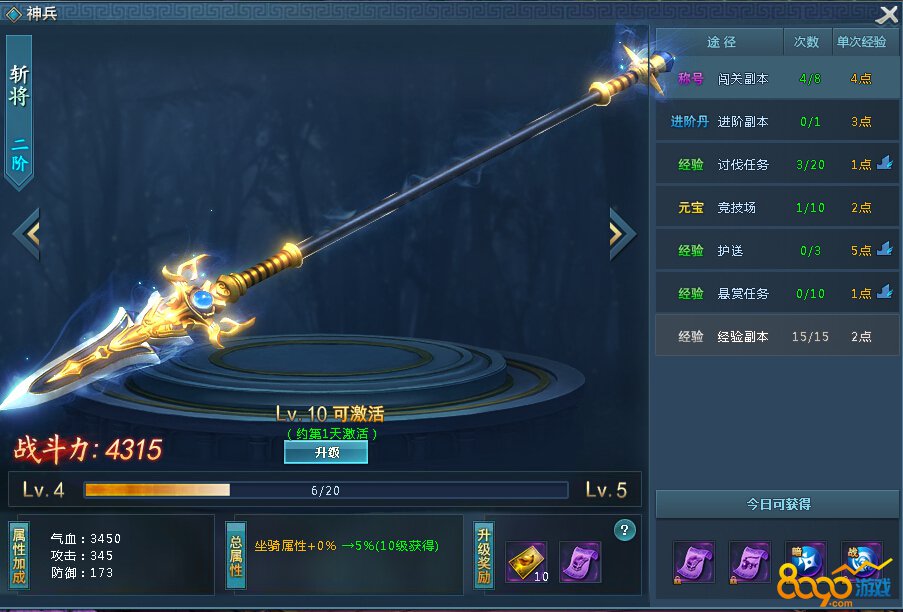Choose the 讨伐任务 row
903x612 pixels.
point(777,165)
